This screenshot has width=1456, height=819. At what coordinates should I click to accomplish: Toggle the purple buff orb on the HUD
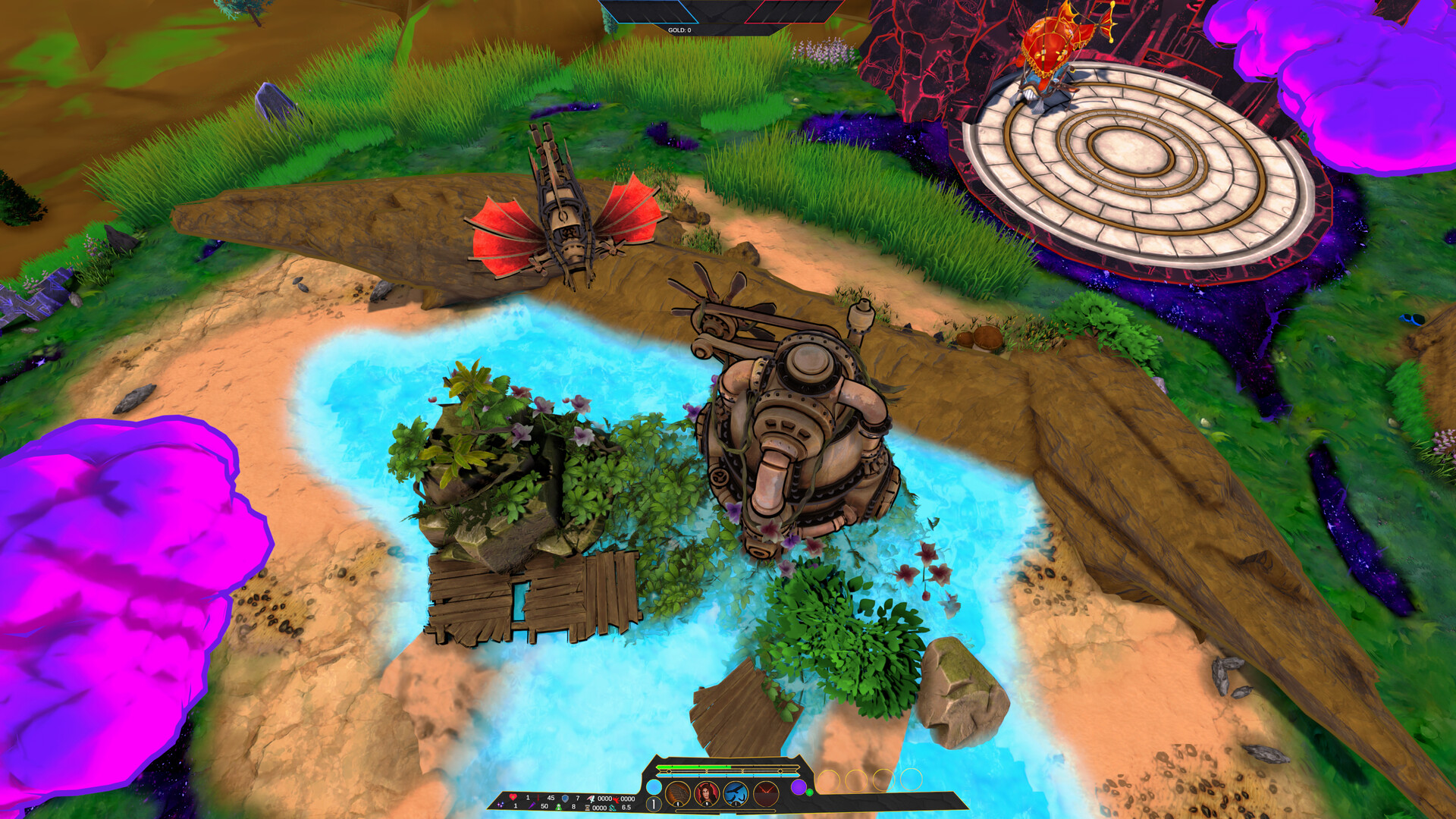(x=799, y=787)
